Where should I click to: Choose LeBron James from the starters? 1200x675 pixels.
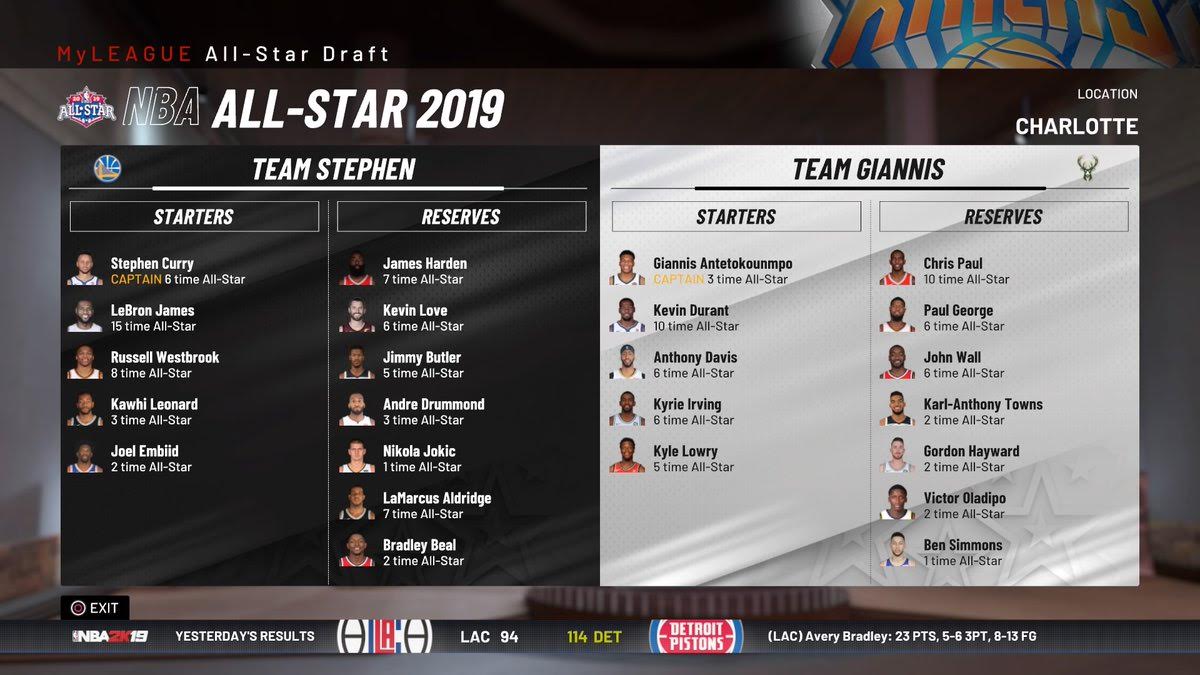152,317
